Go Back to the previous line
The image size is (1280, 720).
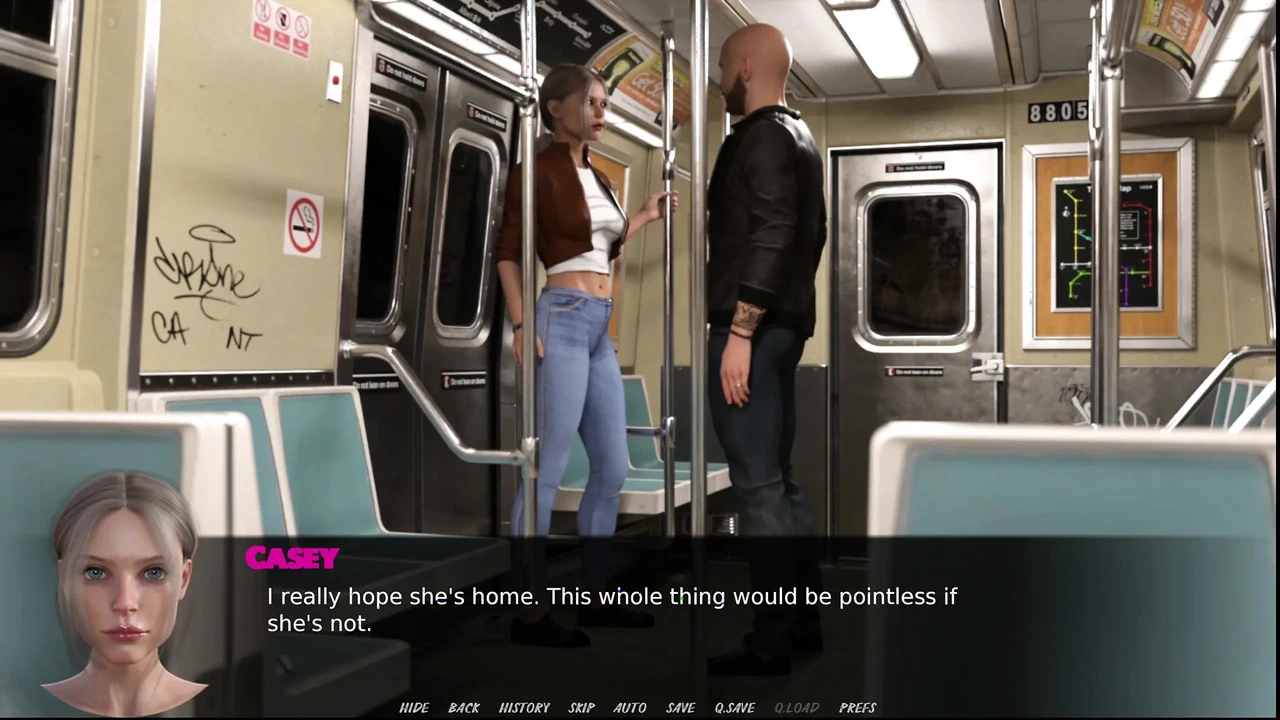tap(464, 708)
